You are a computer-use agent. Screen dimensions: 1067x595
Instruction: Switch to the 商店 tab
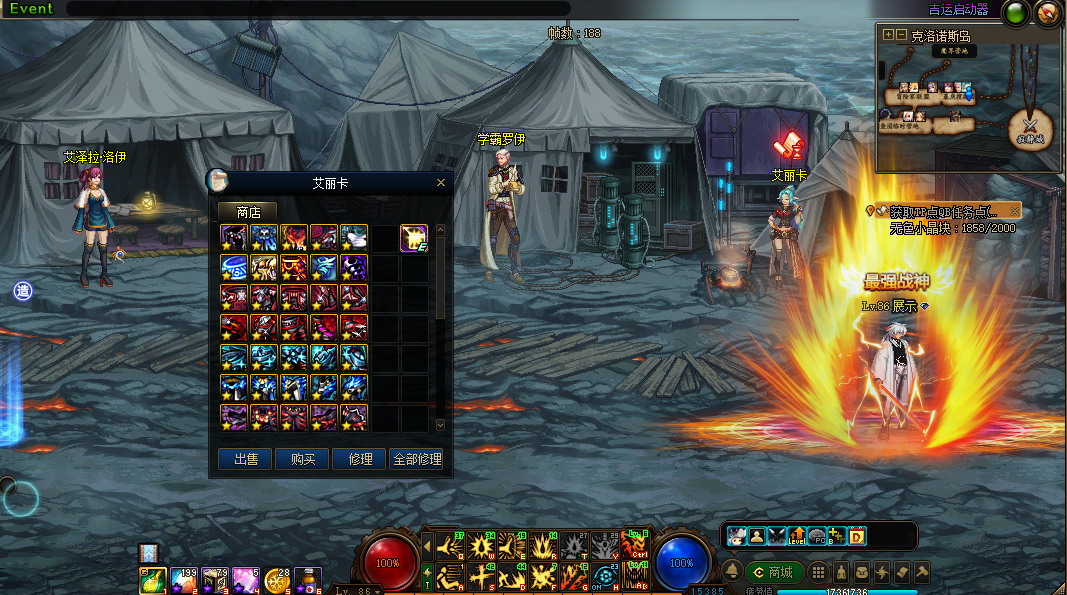point(248,212)
